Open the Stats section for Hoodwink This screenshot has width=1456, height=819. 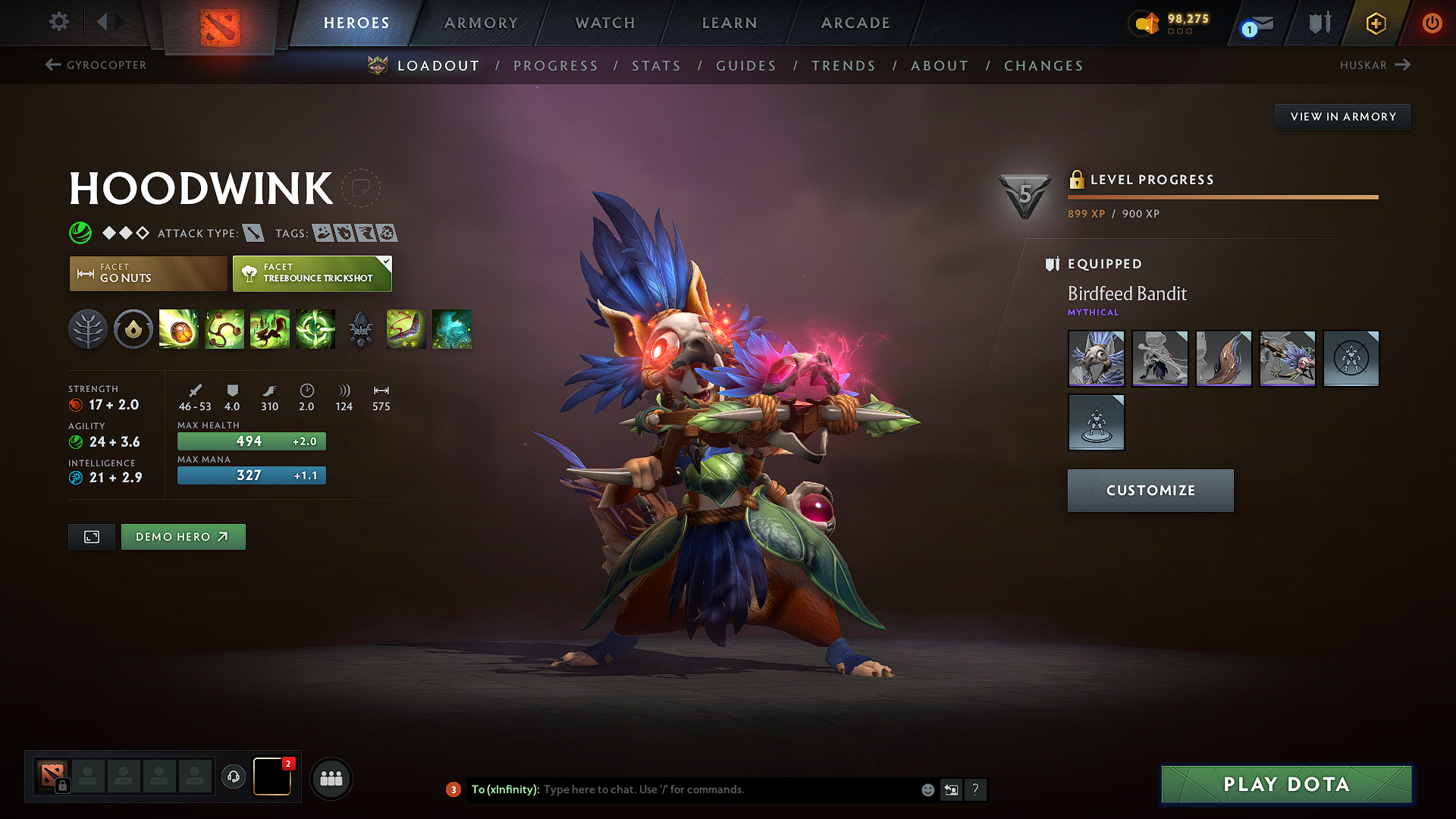pyautogui.click(x=656, y=65)
